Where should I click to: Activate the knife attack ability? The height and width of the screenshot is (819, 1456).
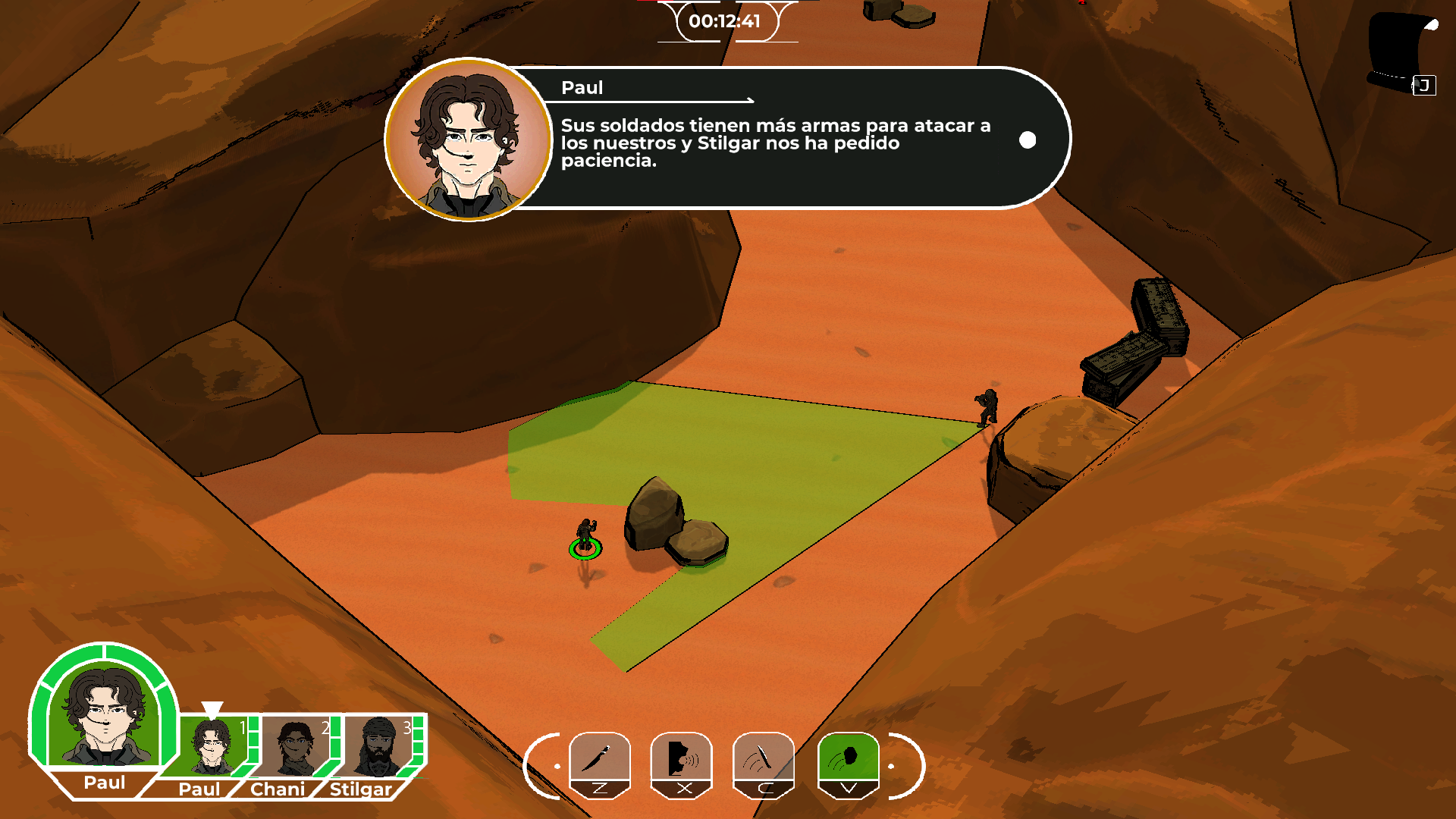[x=599, y=758]
